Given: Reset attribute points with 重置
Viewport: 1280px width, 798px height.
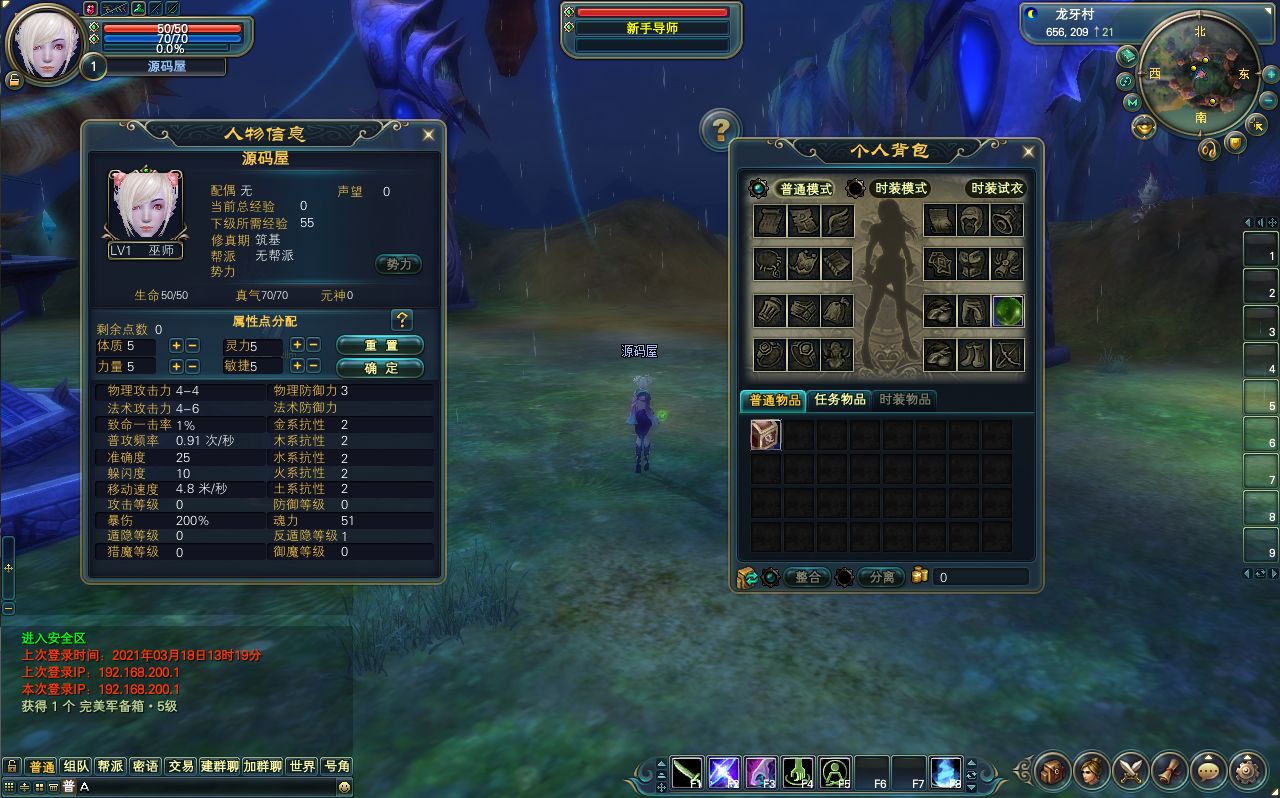Looking at the screenshot, I should pos(380,345).
